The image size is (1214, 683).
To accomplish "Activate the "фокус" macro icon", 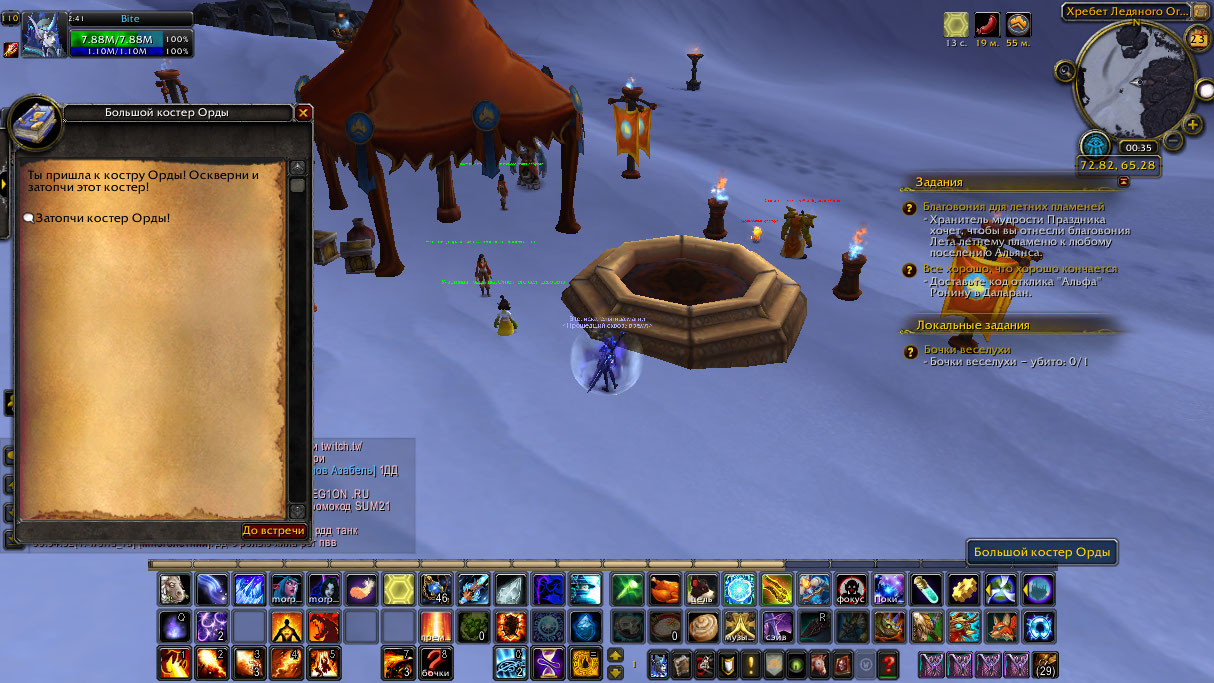I will click(851, 589).
